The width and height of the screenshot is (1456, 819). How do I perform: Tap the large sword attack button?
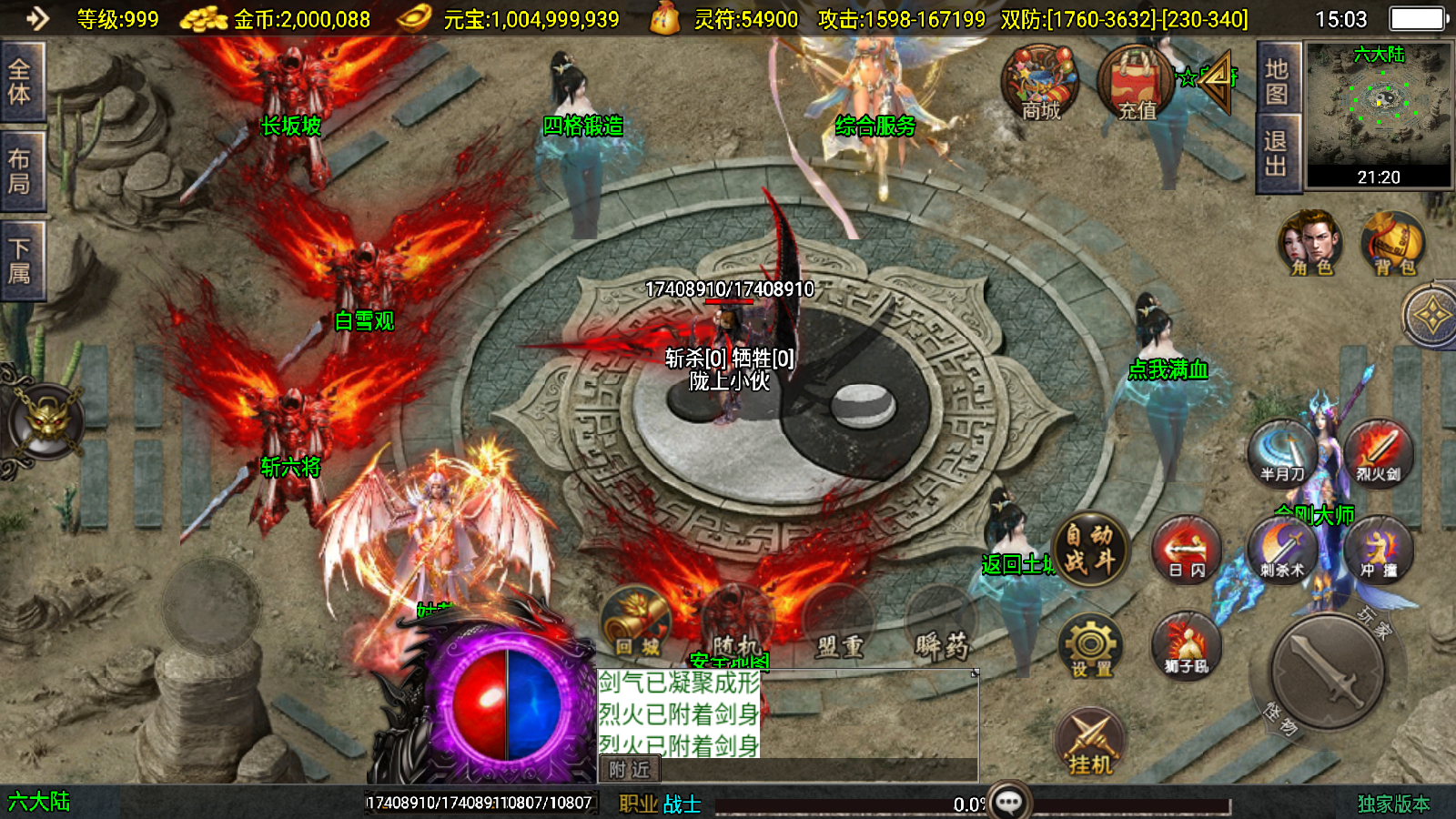(x=1329, y=673)
